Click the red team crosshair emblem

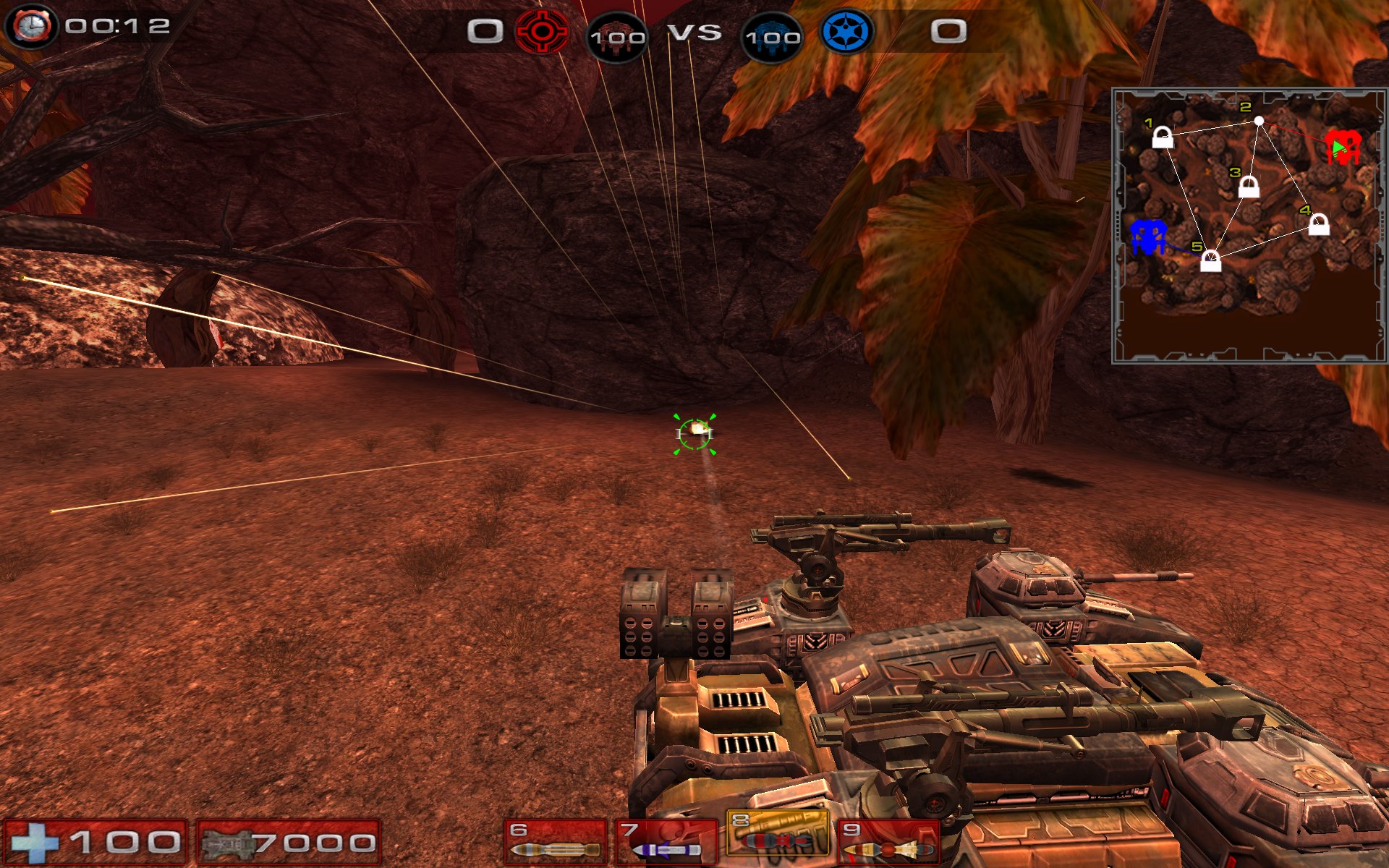(x=541, y=32)
